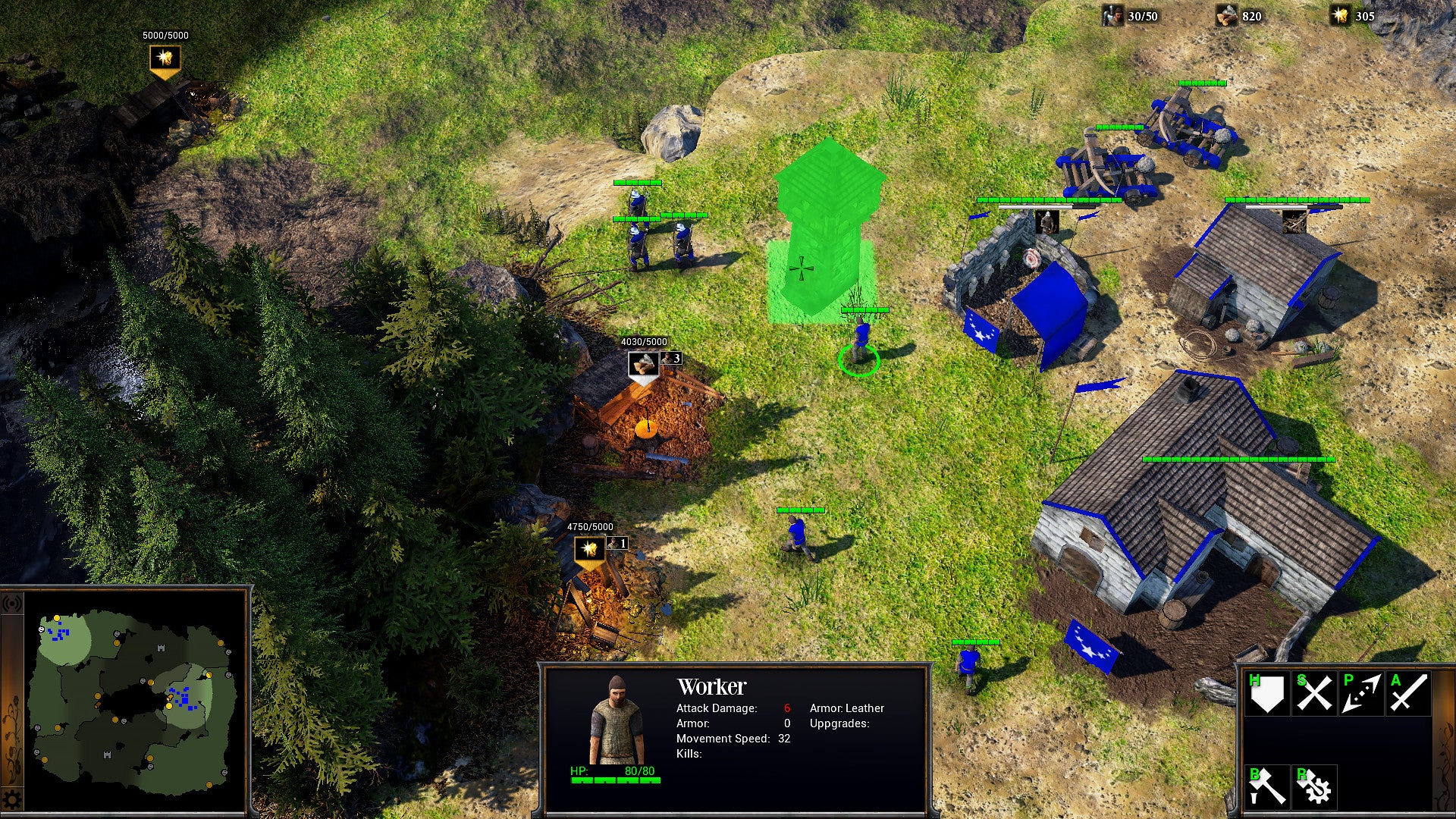The image size is (1456, 819).
Task: Click the Worker portrait in the info panel
Action: pos(614,724)
